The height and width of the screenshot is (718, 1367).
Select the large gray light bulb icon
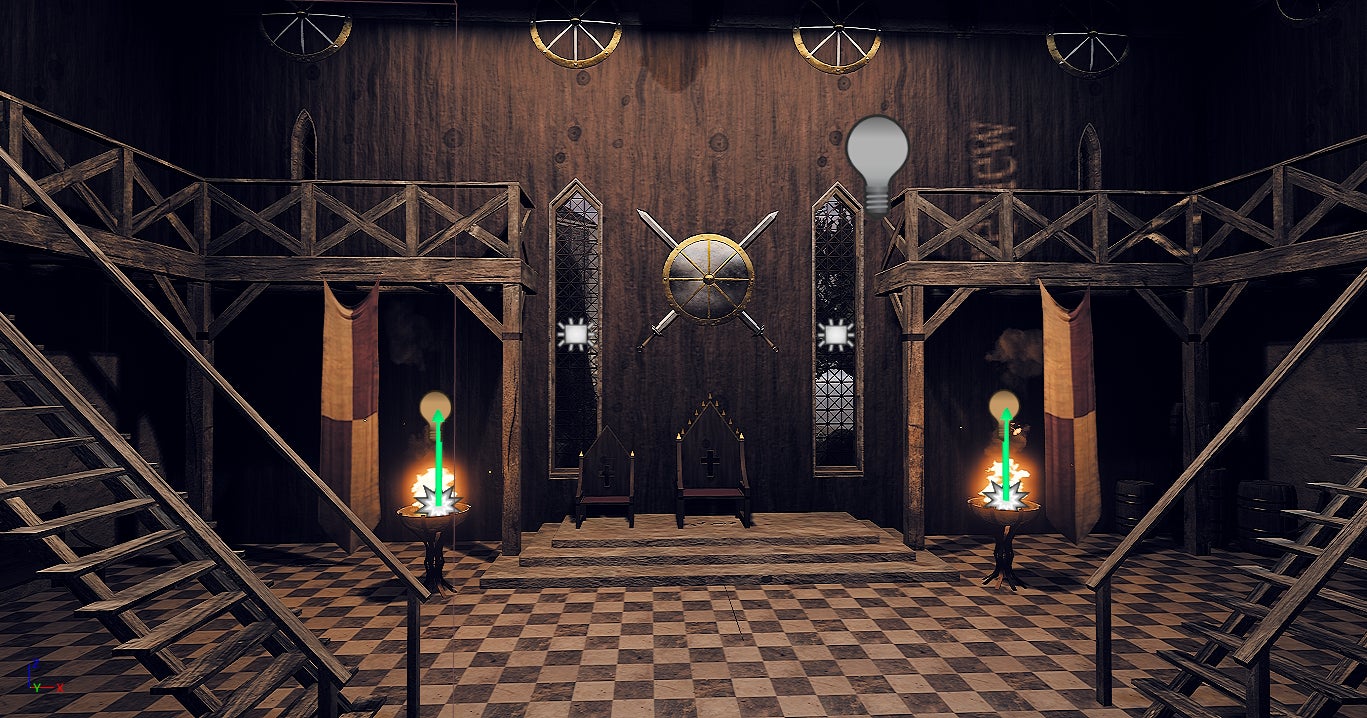(877, 160)
